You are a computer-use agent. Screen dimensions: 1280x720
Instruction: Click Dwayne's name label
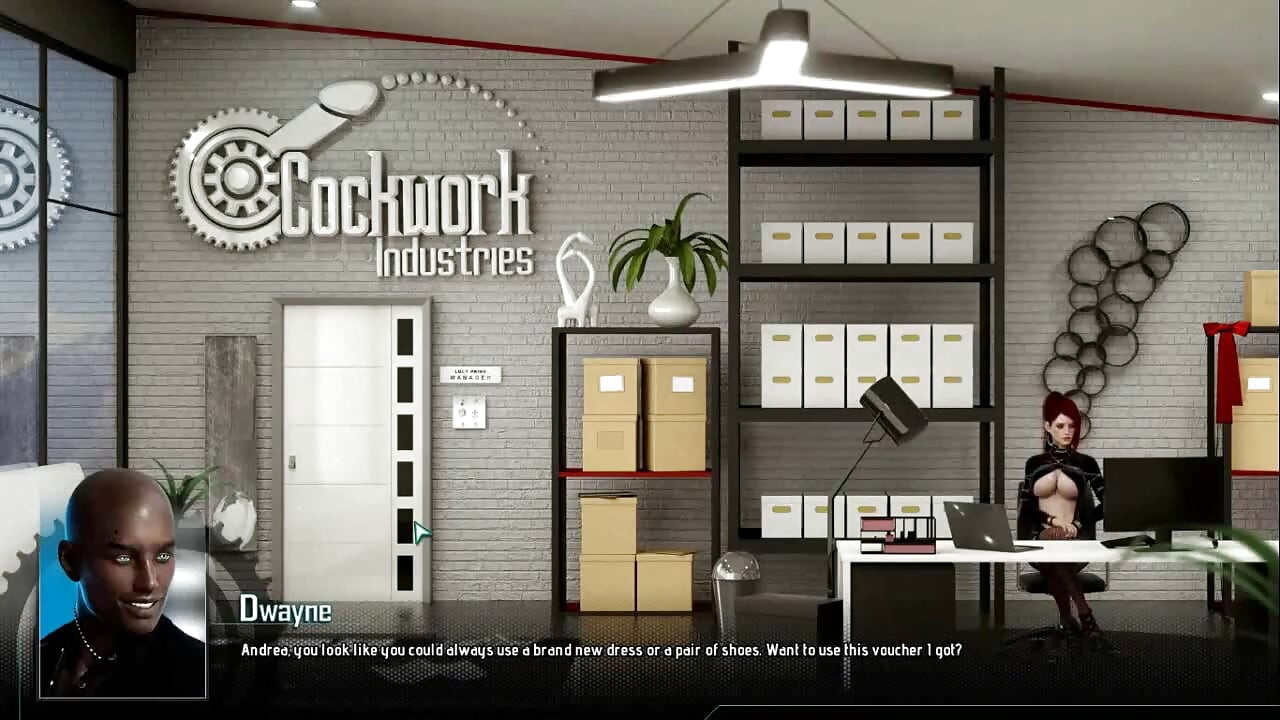tap(286, 611)
